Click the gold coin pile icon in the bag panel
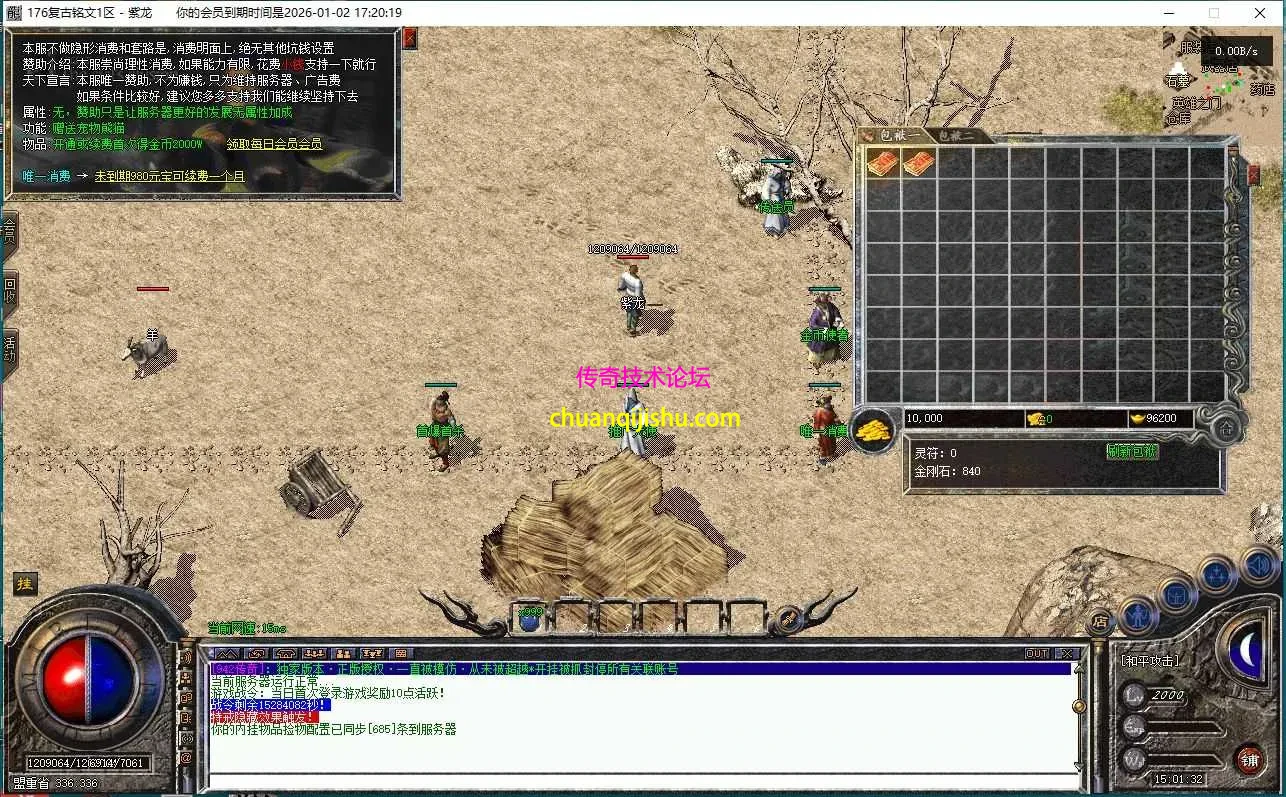Viewport: 1286px width, 797px height. (x=871, y=430)
